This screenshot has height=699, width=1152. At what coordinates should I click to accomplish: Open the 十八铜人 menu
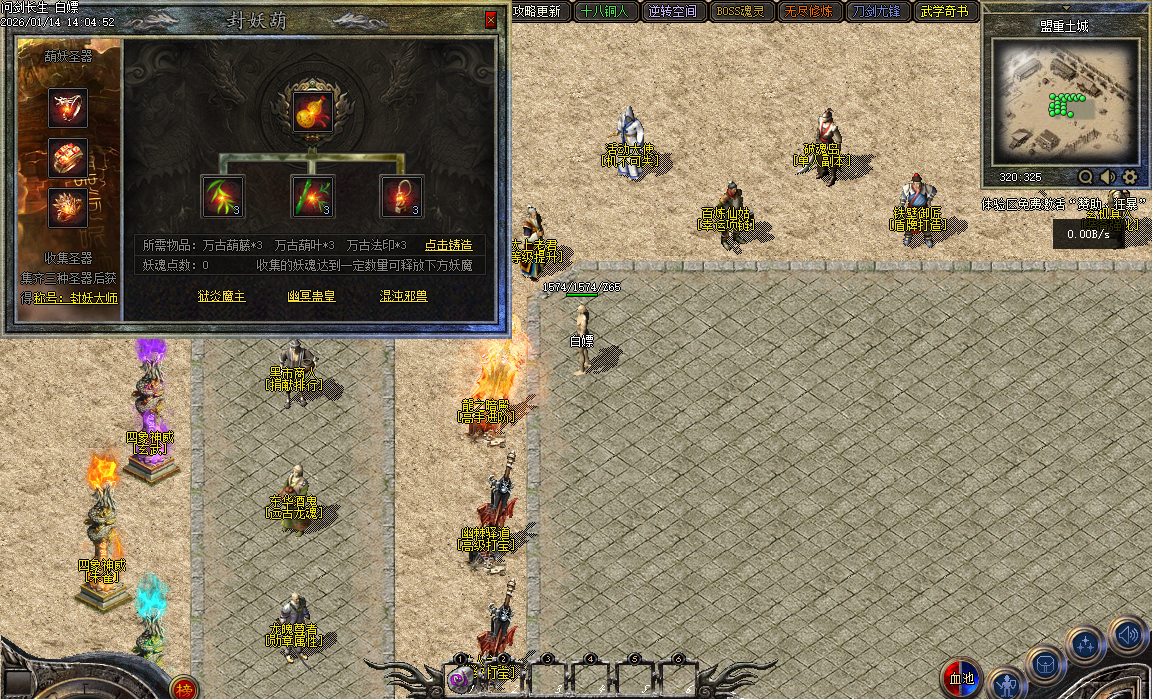(x=604, y=12)
